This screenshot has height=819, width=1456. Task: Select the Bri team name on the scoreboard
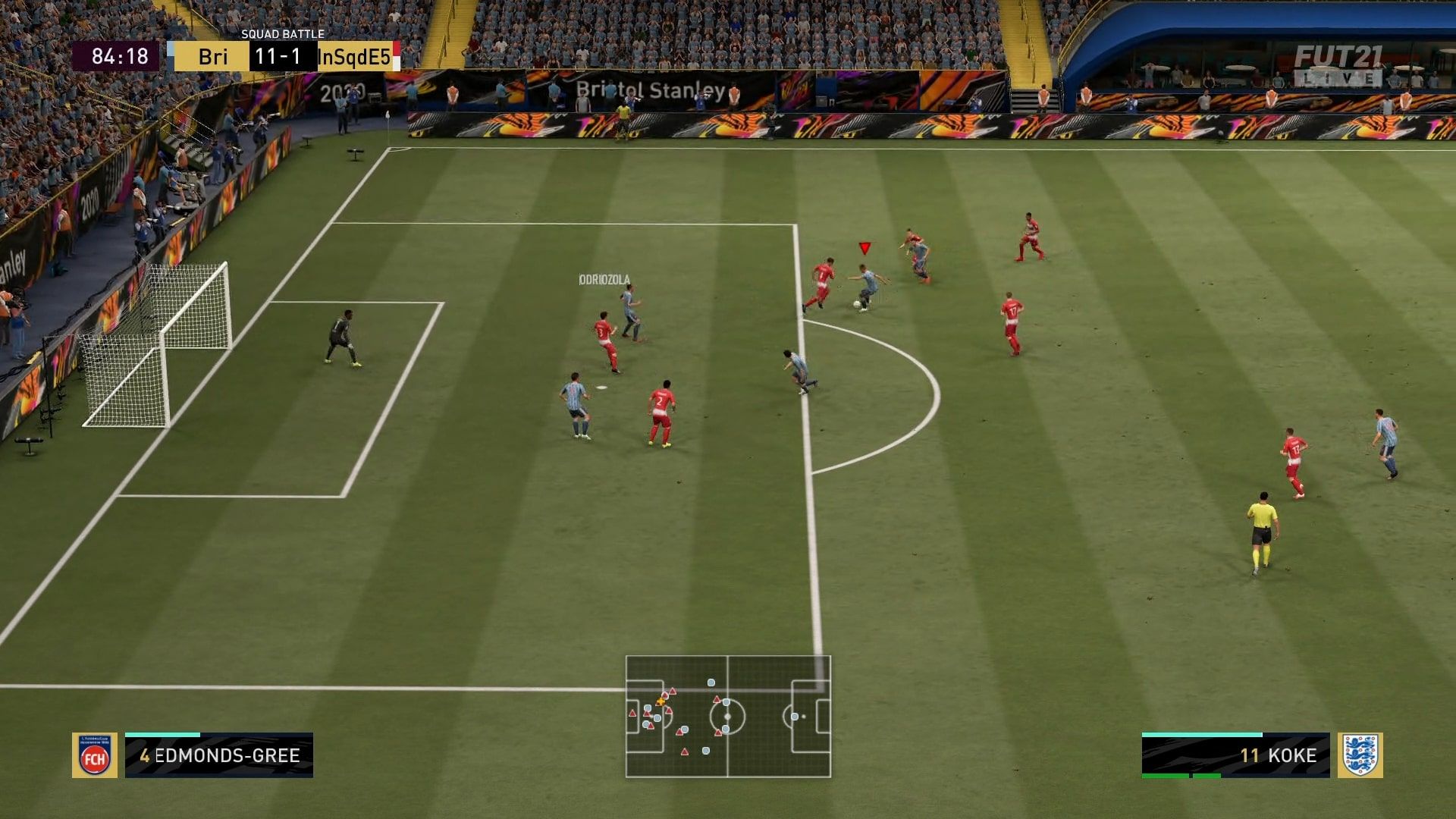[x=215, y=55]
